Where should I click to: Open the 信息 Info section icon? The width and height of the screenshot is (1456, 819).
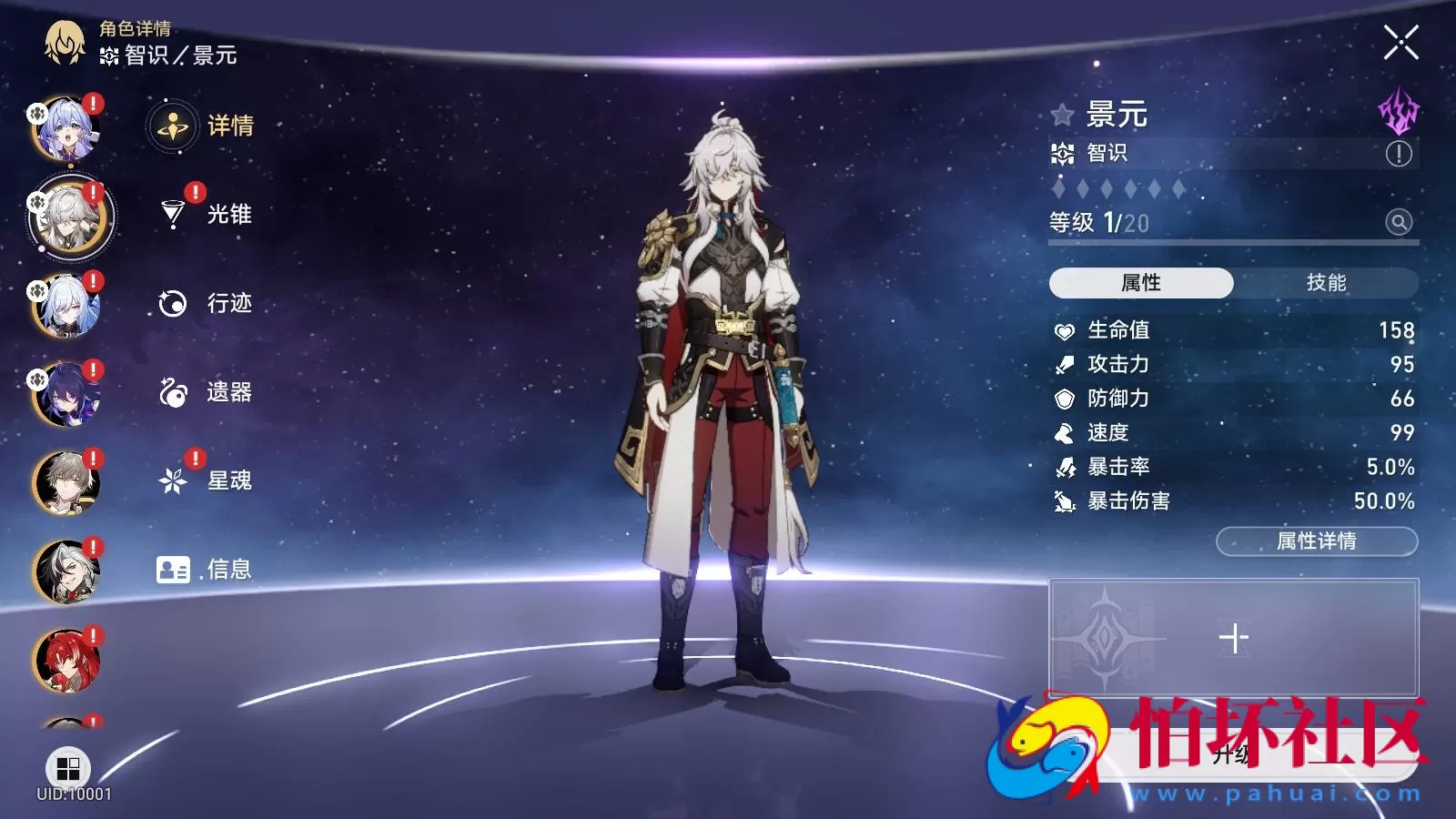pos(171,569)
